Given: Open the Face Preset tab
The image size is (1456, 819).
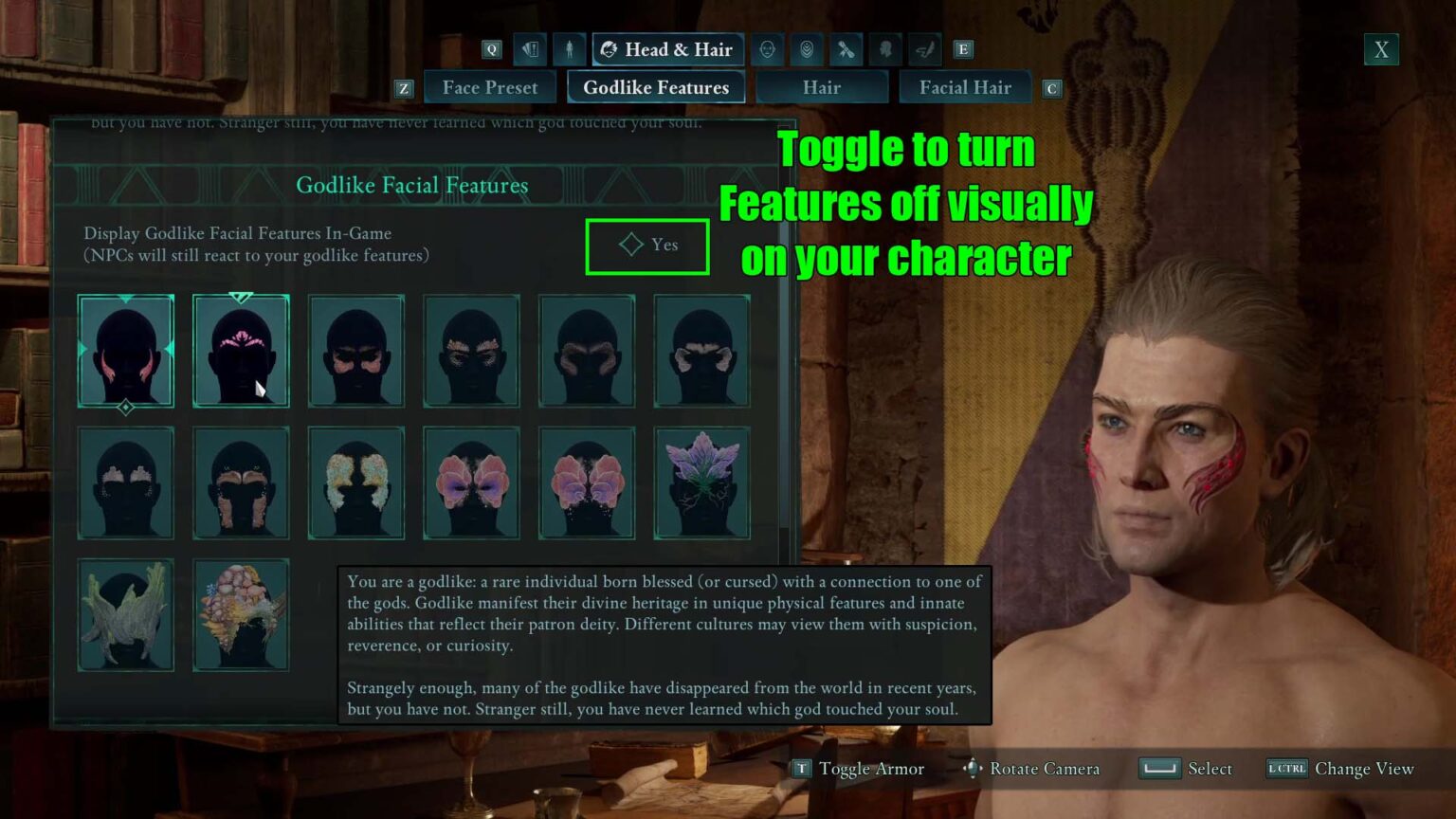Looking at the screenshot, I should pyautogui.click(x=490, y=87).
